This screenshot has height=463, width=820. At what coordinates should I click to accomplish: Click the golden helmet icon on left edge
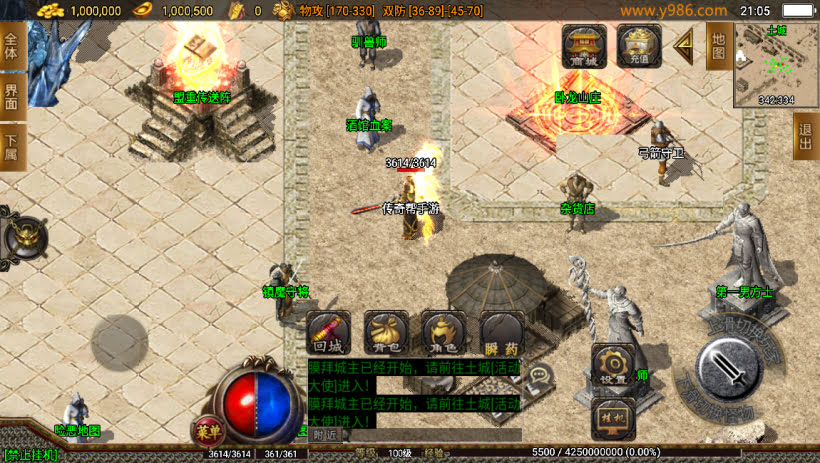[23, 237]
